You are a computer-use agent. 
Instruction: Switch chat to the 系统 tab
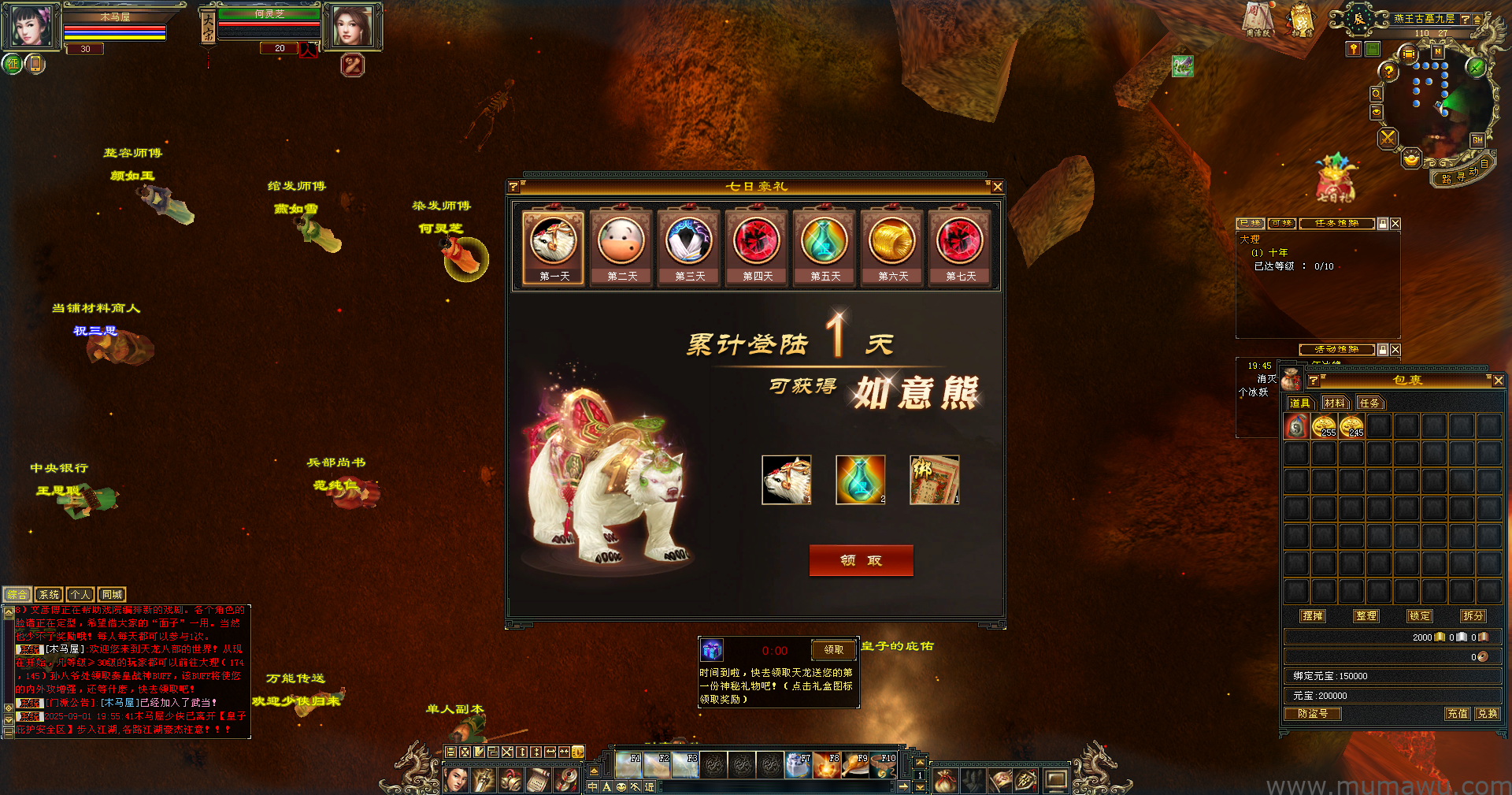[x=49, y=595]
